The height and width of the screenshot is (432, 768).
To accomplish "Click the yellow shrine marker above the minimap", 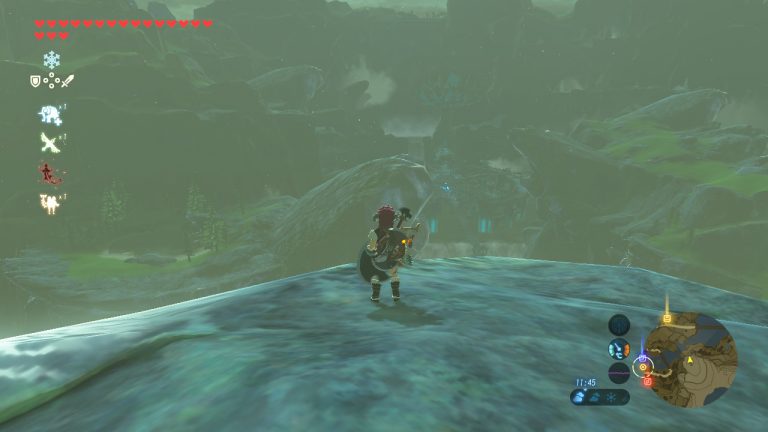I will click(667, 318).
